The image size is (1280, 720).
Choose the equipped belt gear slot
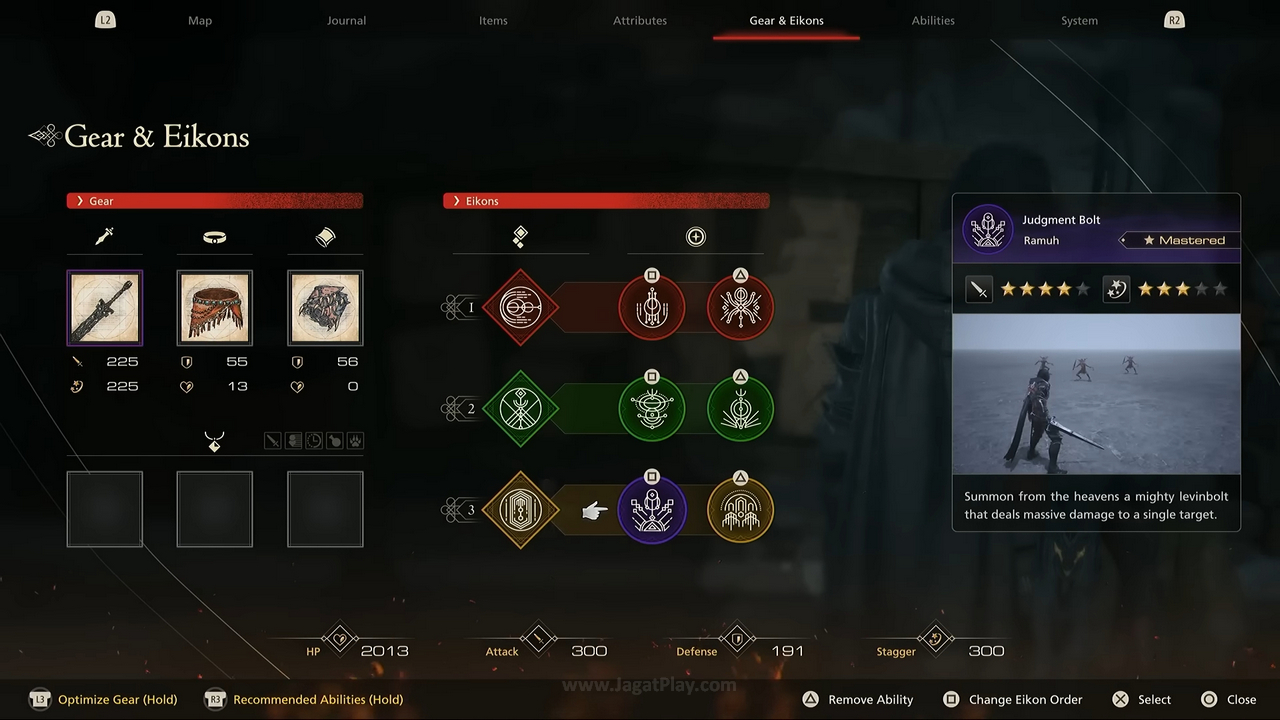click(x=215, y=308)
